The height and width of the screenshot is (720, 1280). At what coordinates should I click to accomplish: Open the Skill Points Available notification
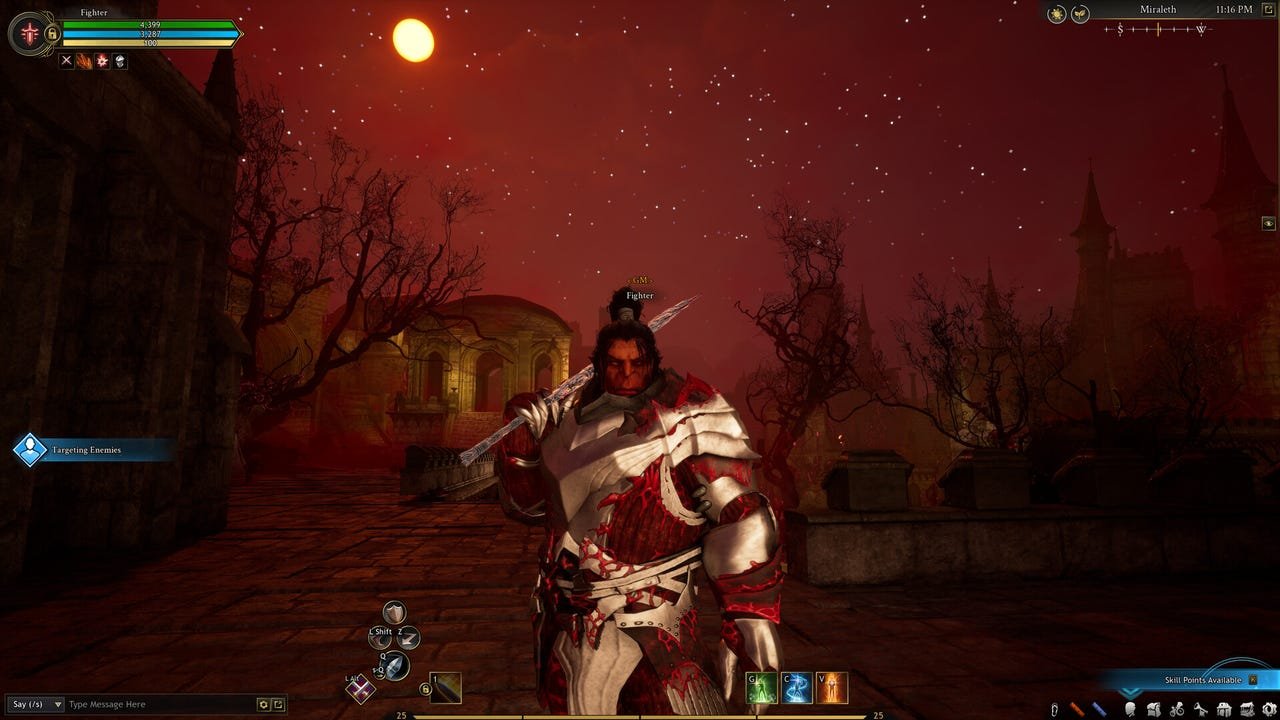click(1203, 679)
